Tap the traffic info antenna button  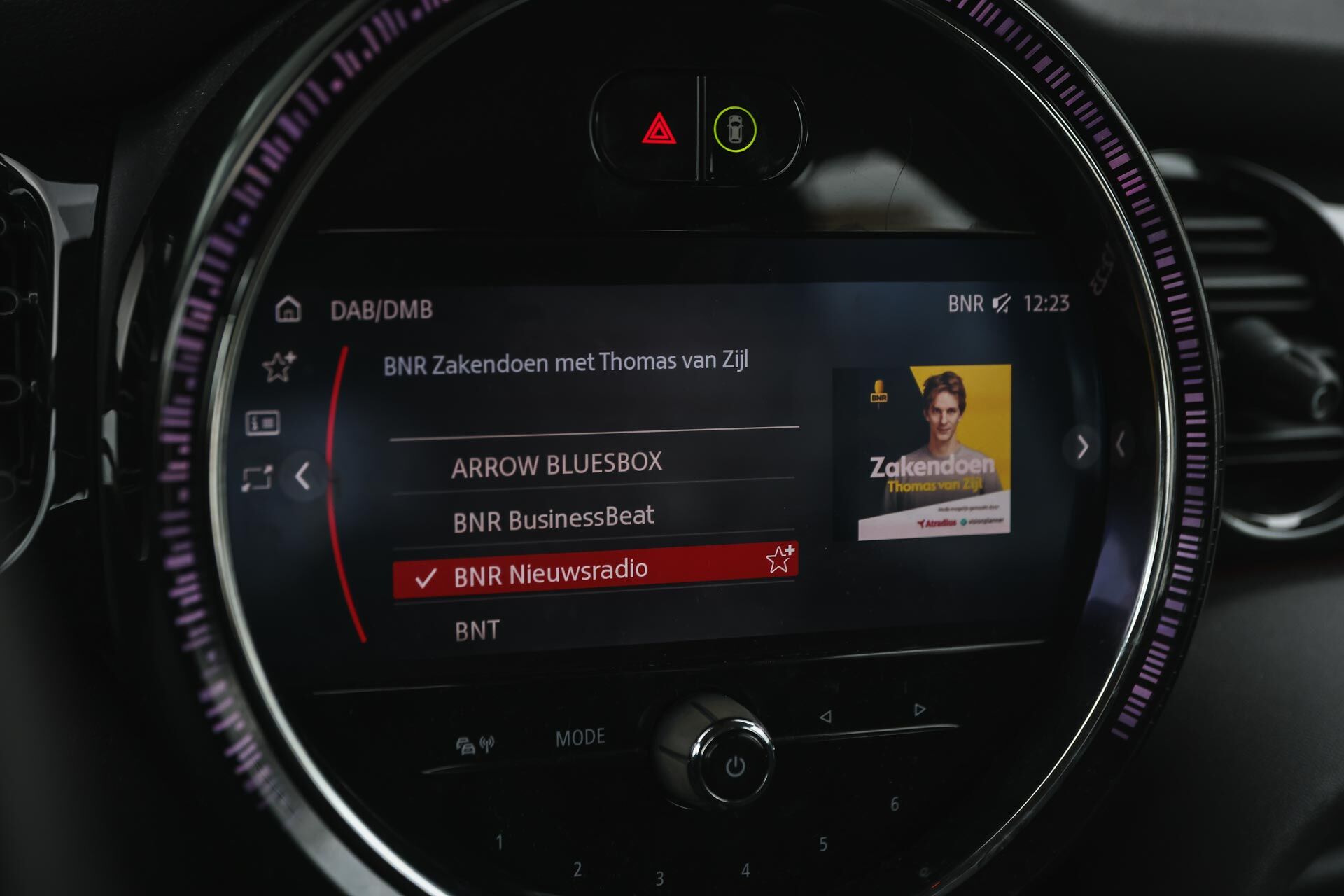pyautogui.click(x=475, y=745)
